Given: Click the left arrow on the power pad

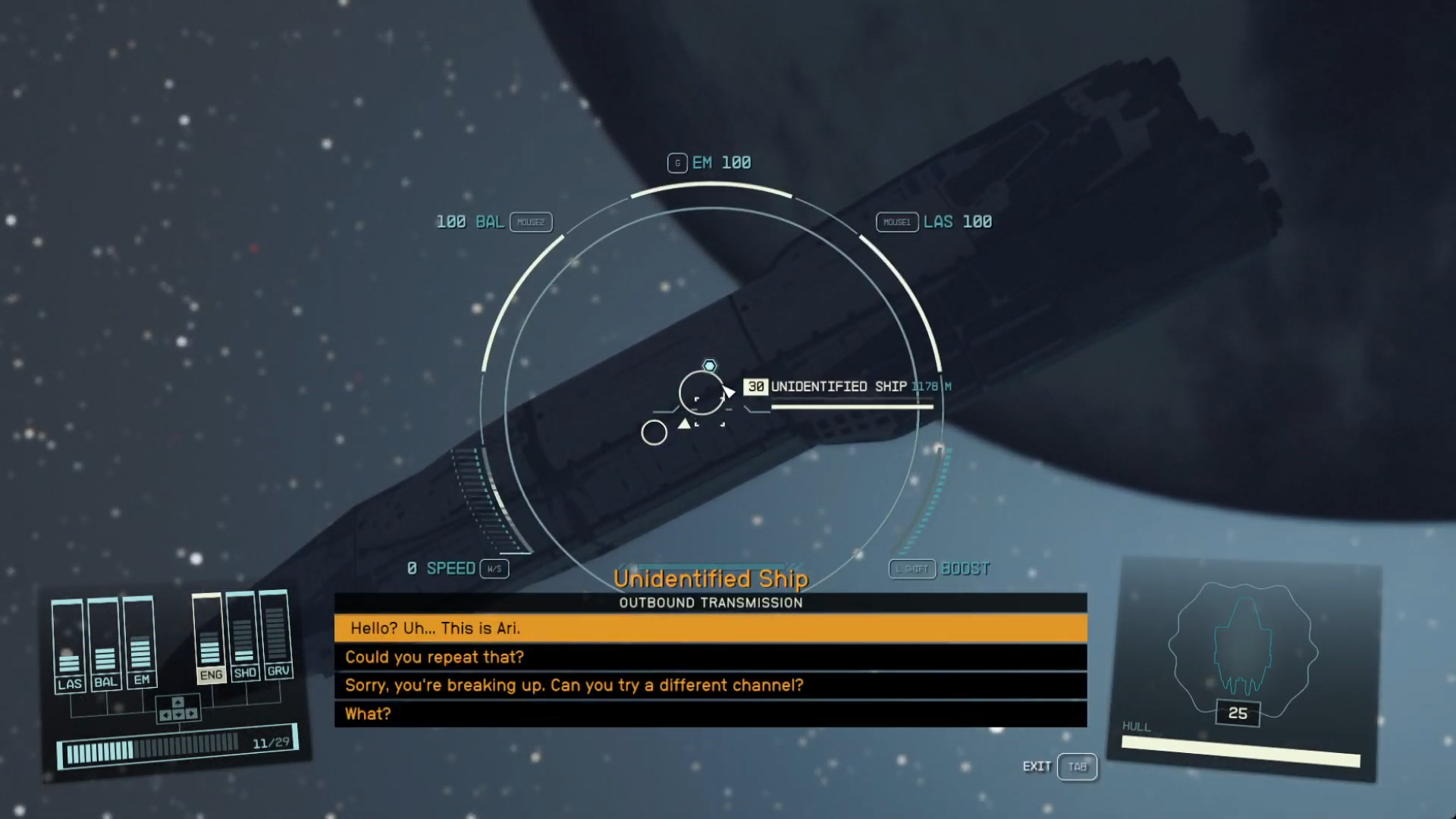Looking at the screenshot, I should click(166, 713).
